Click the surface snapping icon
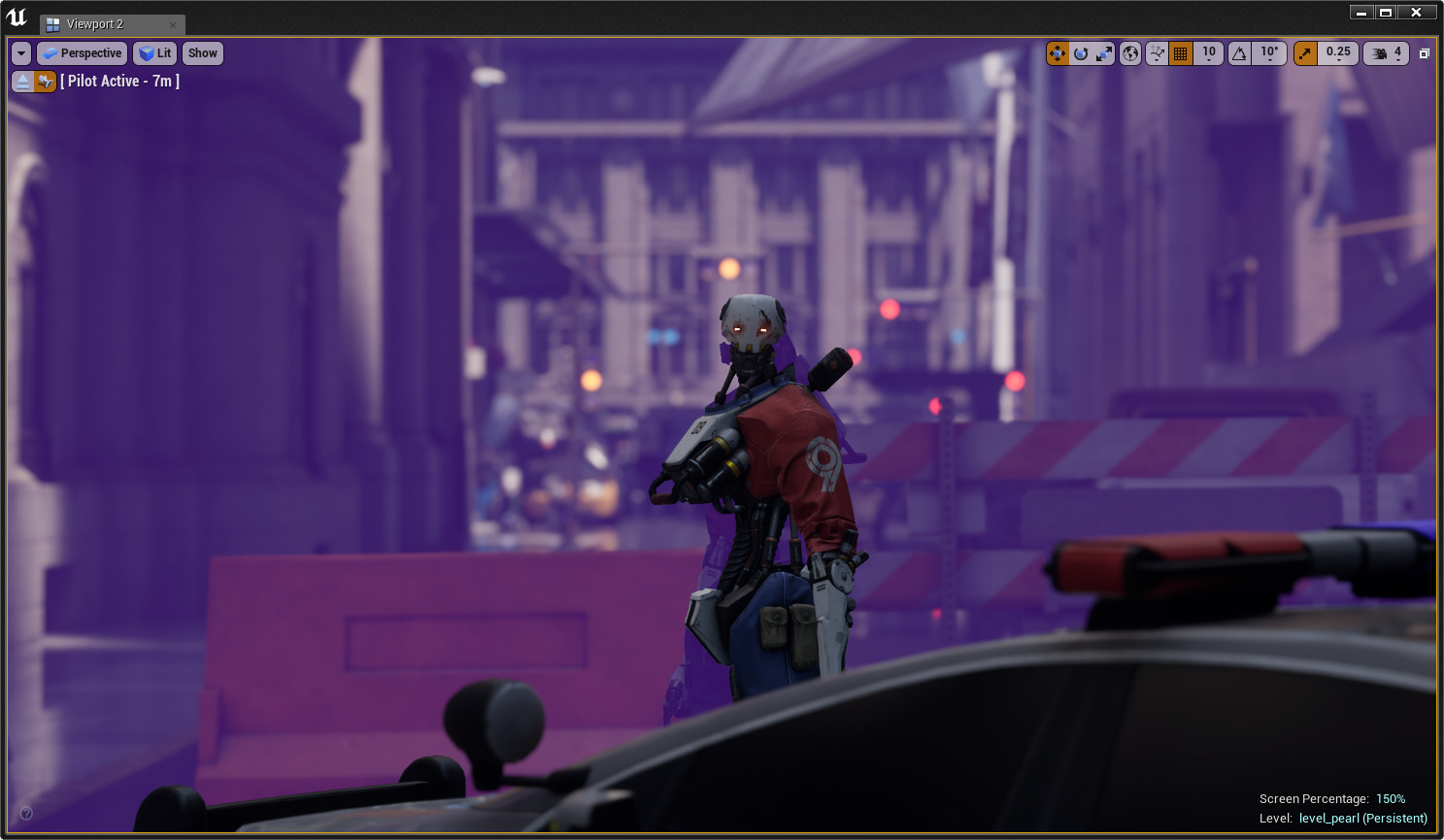Screen dimensions: 1444x840 click(1157, 52)
